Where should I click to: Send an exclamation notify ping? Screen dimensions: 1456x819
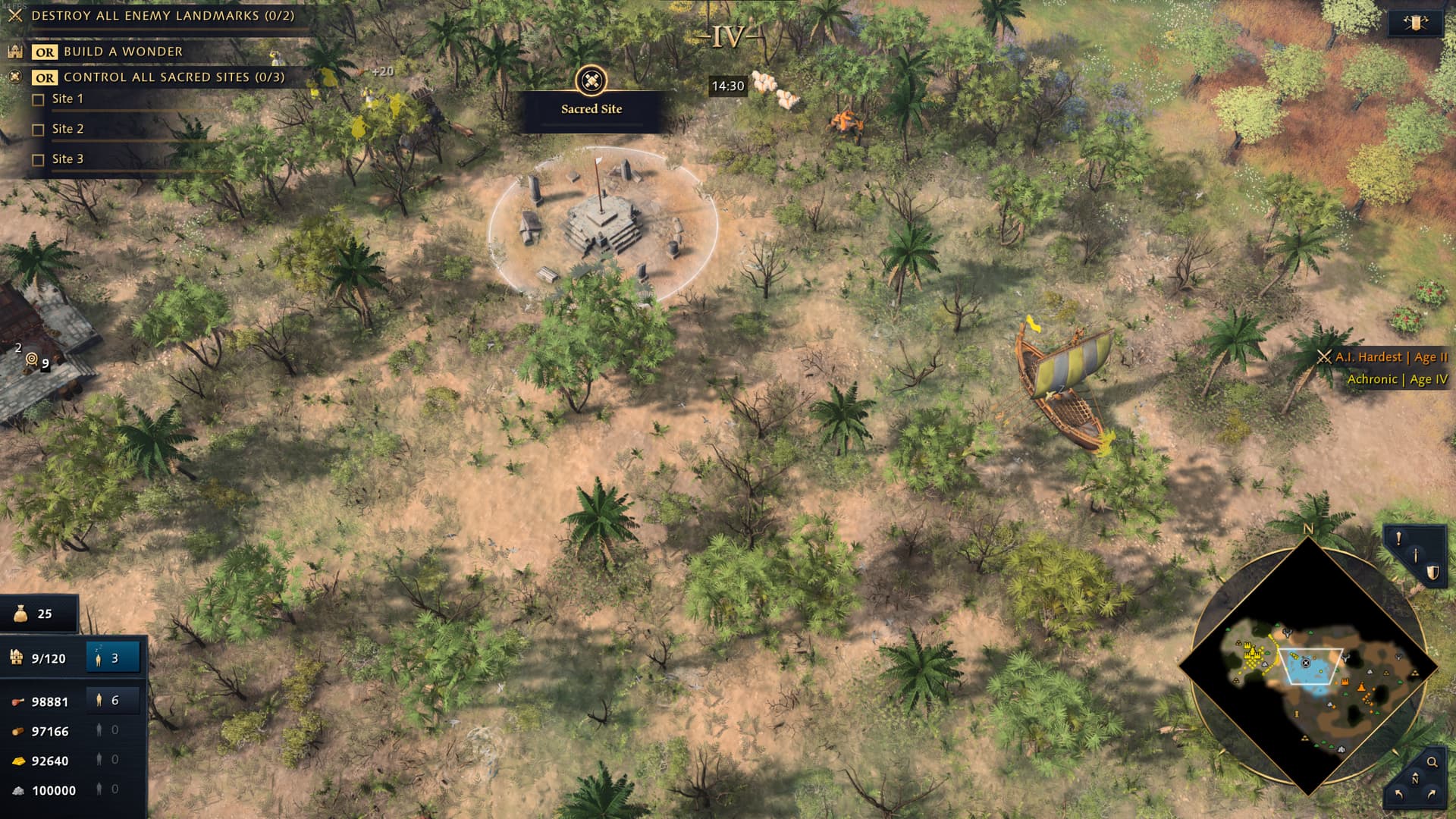1398,538
